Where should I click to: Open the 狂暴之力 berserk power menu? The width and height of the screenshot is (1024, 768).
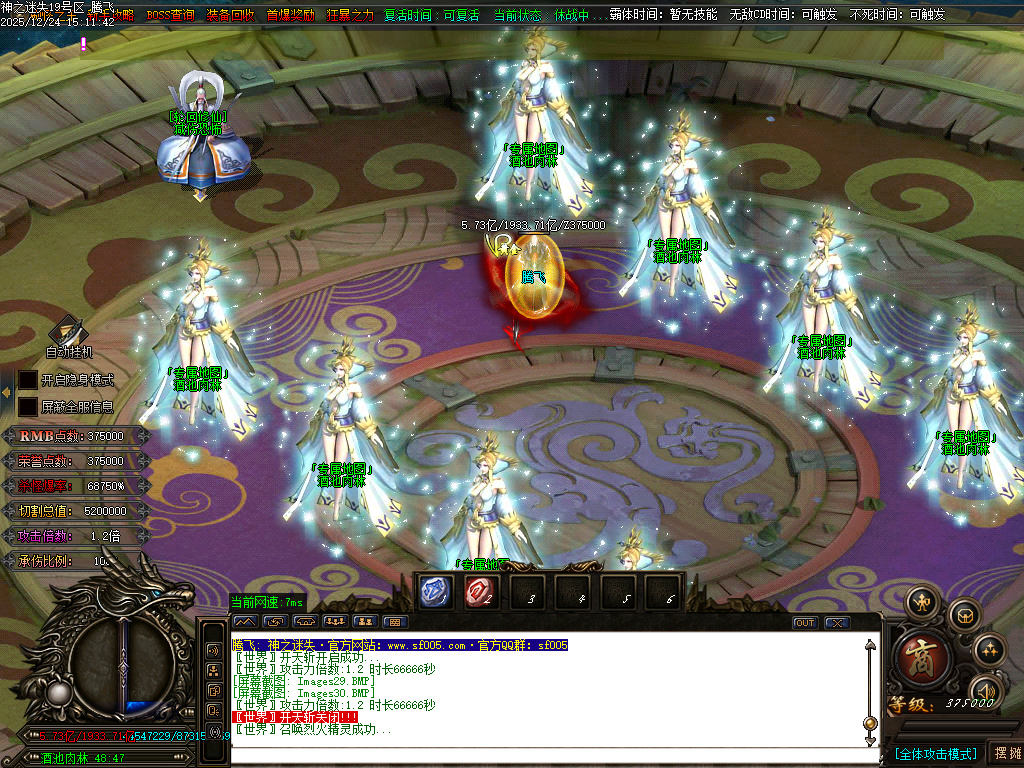point(349,15)
